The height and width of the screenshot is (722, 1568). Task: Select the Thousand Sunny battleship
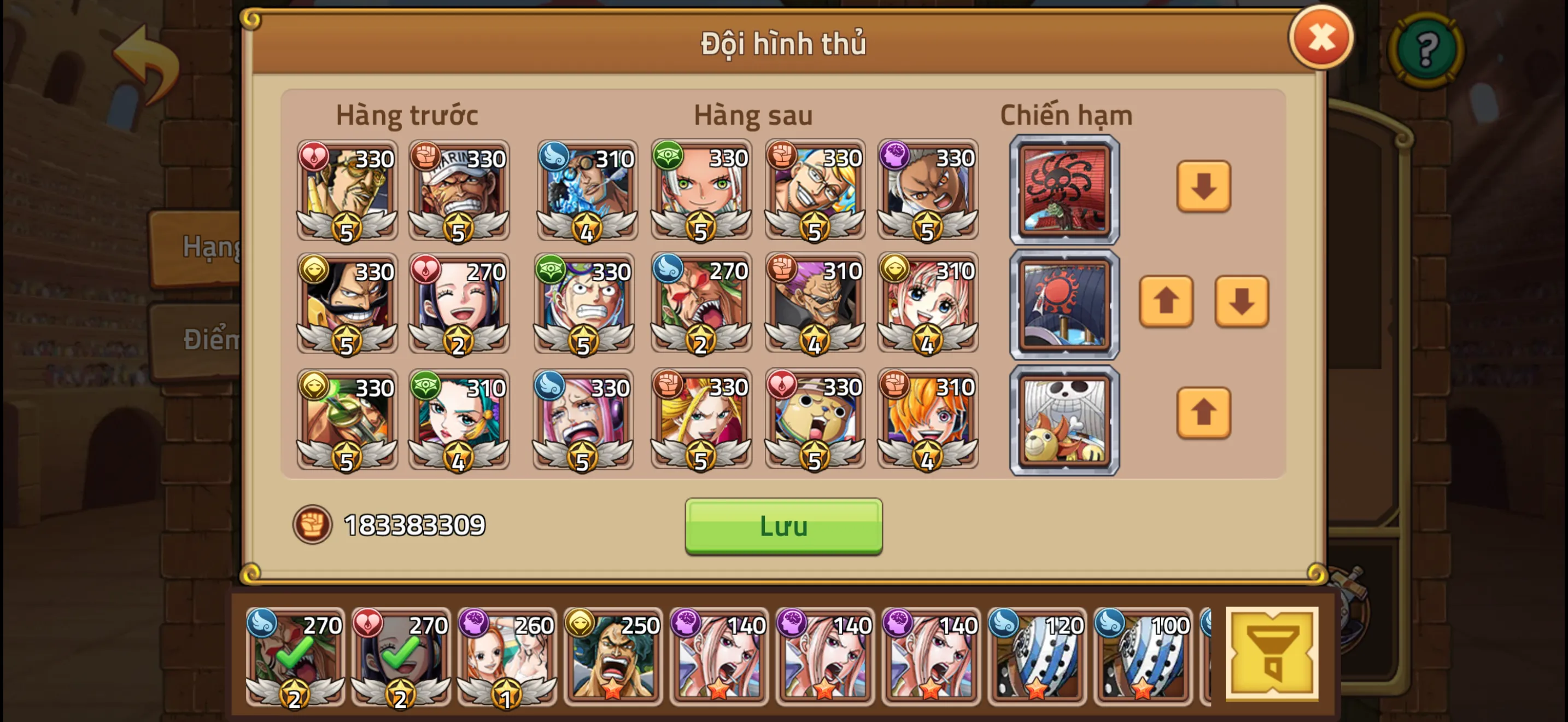tap(1064, 420)
